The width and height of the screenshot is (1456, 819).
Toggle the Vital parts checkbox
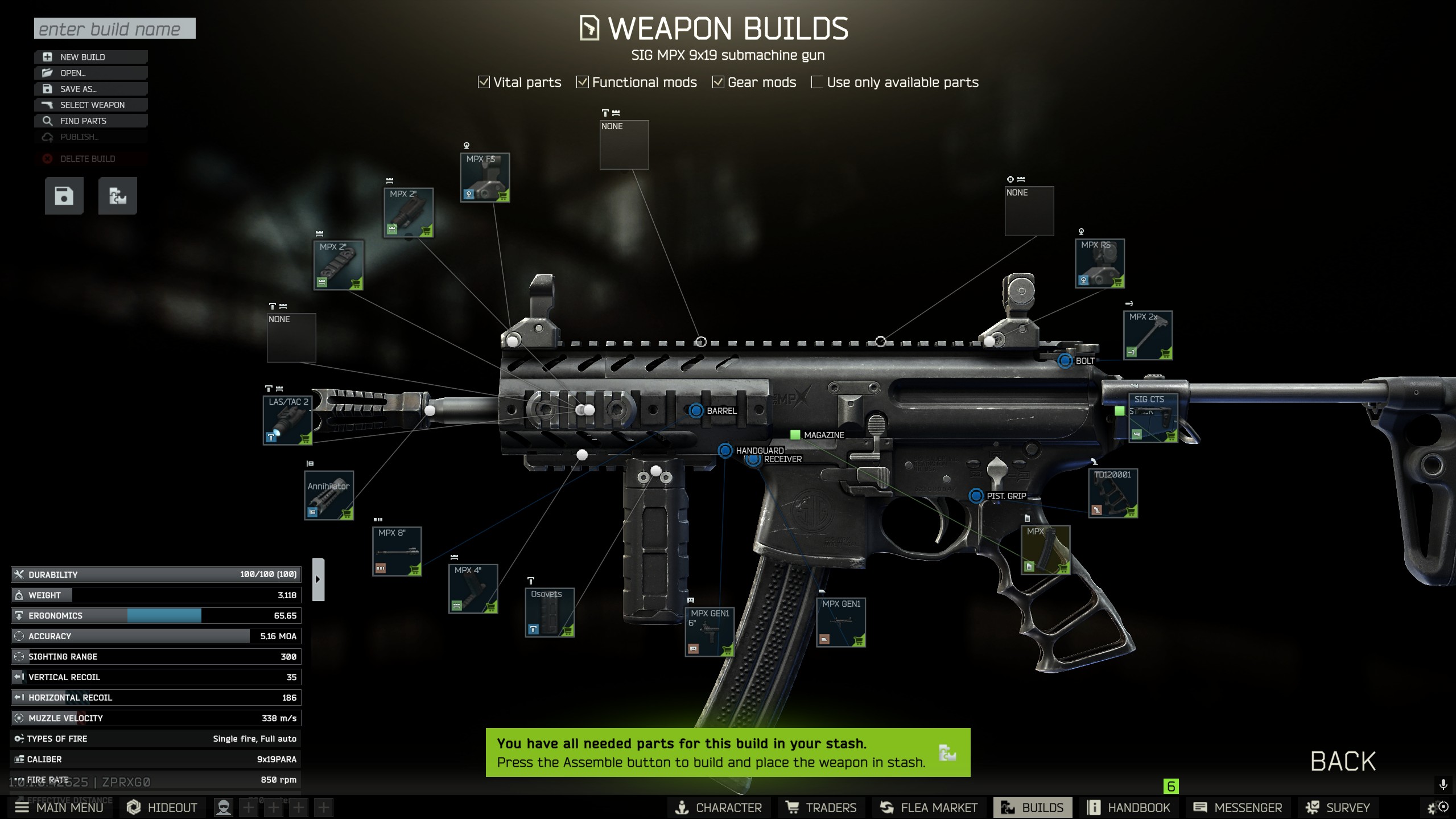[x=484, y=83]
